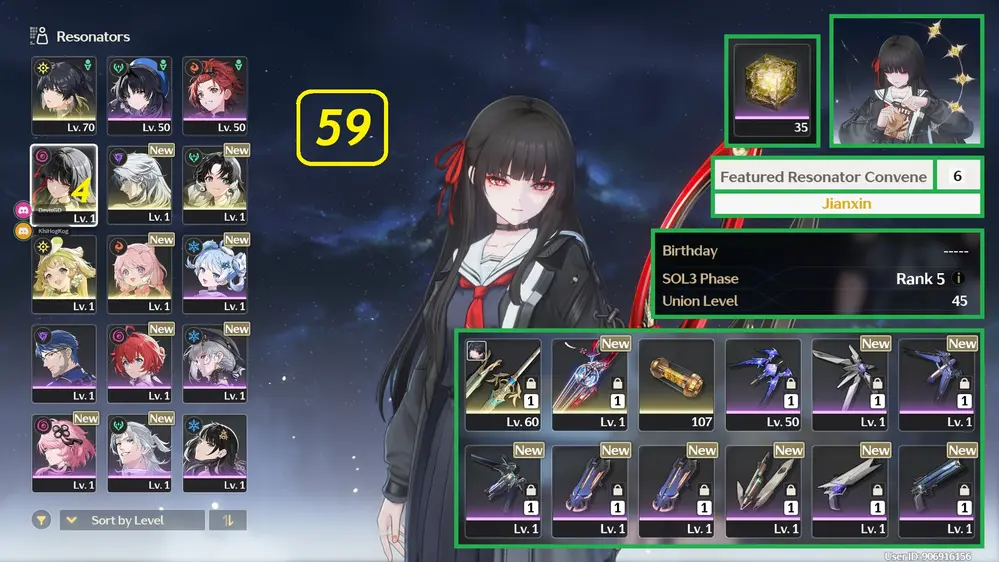
Task: Open the Sort by Level dropdown
Action: [132, 520]
